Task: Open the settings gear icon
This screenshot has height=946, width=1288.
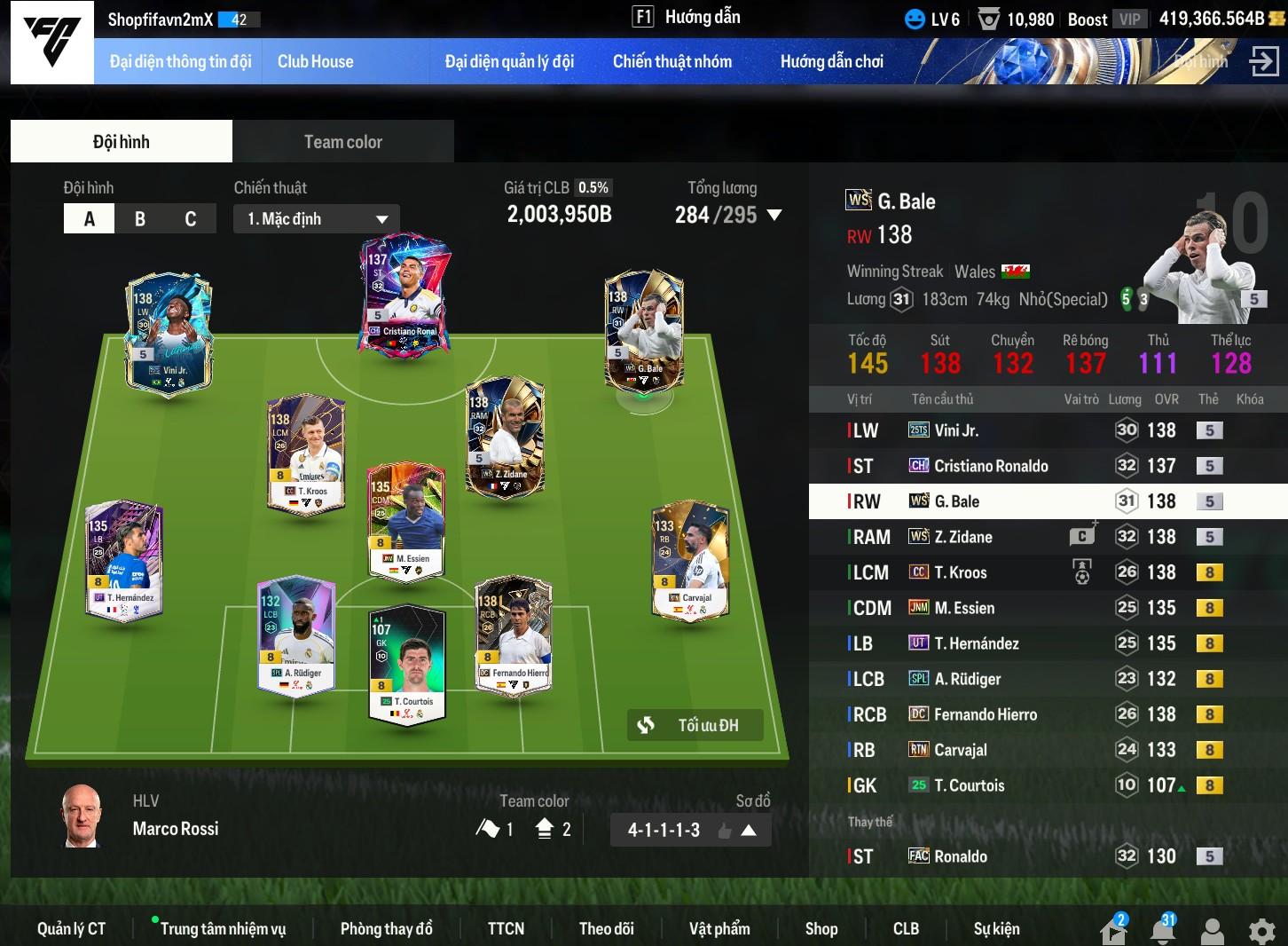Action: pos(1261,931)
